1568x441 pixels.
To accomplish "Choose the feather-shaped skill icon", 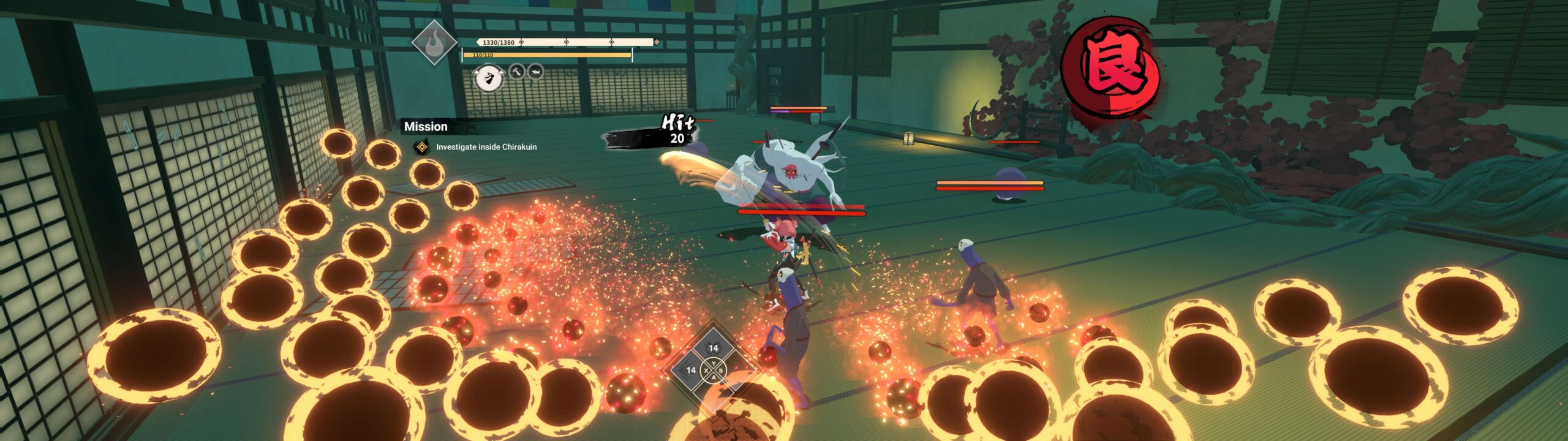I will (535, 72).
